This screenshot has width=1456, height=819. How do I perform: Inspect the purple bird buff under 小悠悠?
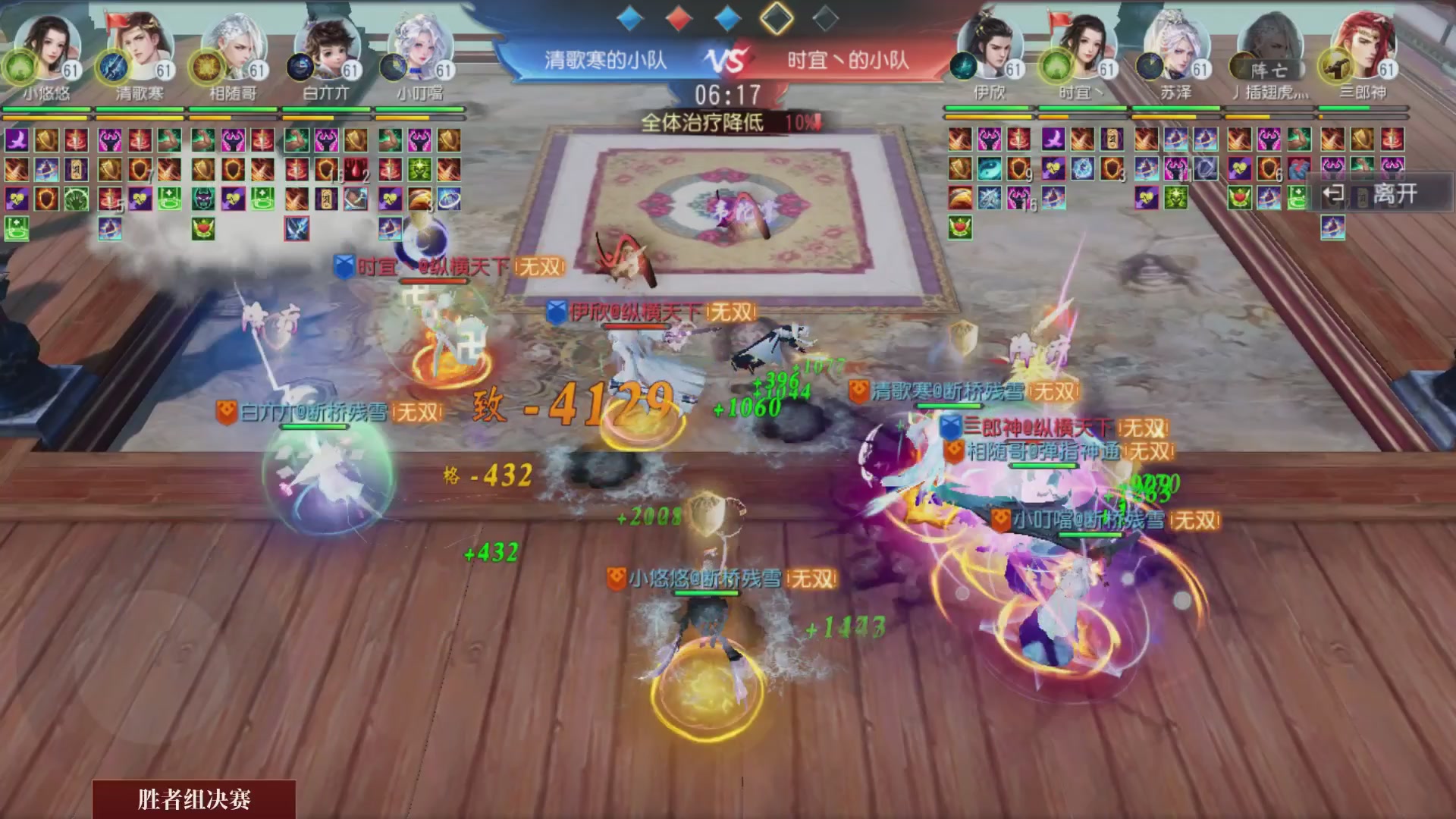click(x=17, y=140)
